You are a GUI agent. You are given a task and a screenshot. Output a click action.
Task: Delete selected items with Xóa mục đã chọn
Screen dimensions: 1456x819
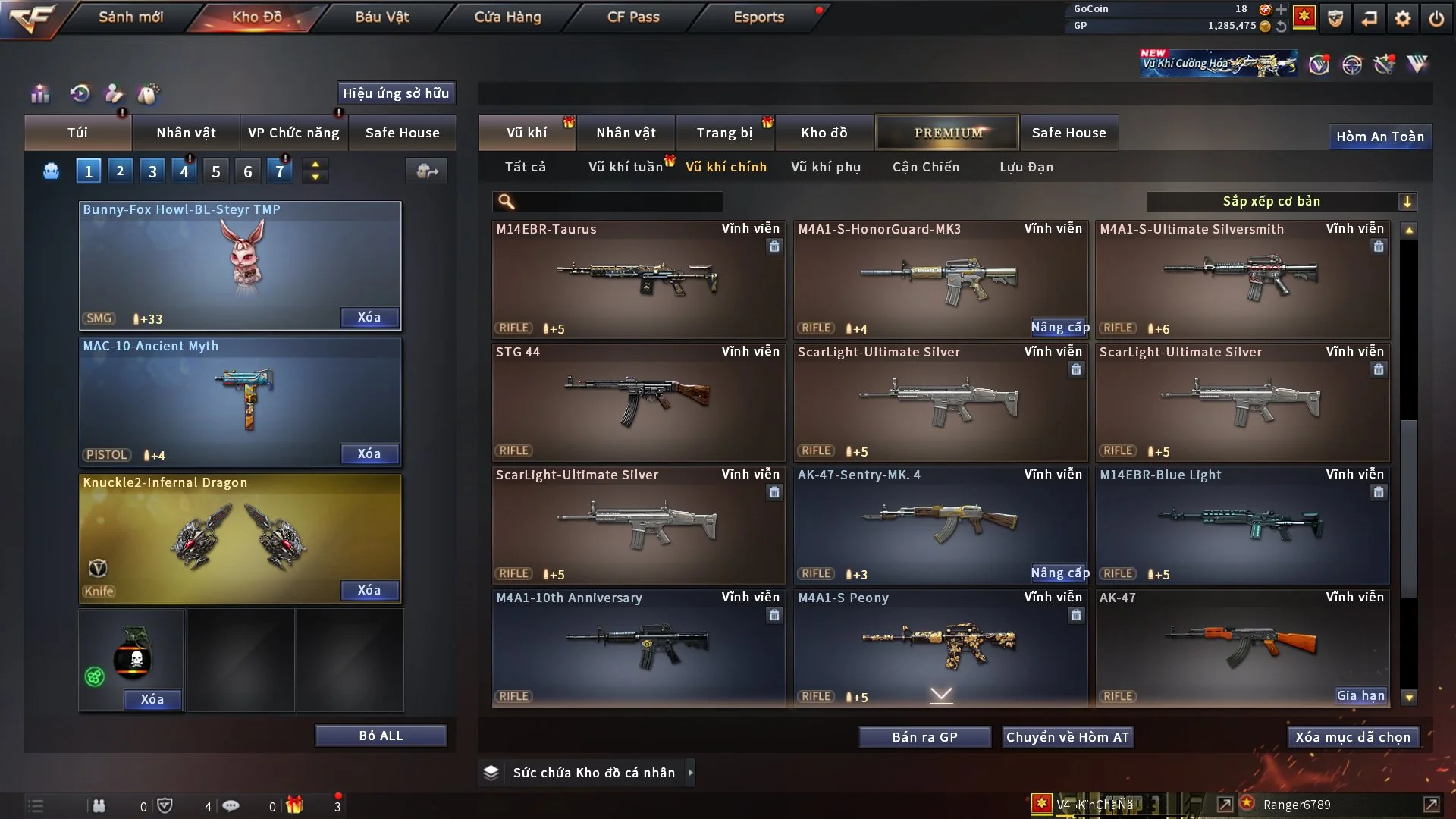[x=1353, y=737]
